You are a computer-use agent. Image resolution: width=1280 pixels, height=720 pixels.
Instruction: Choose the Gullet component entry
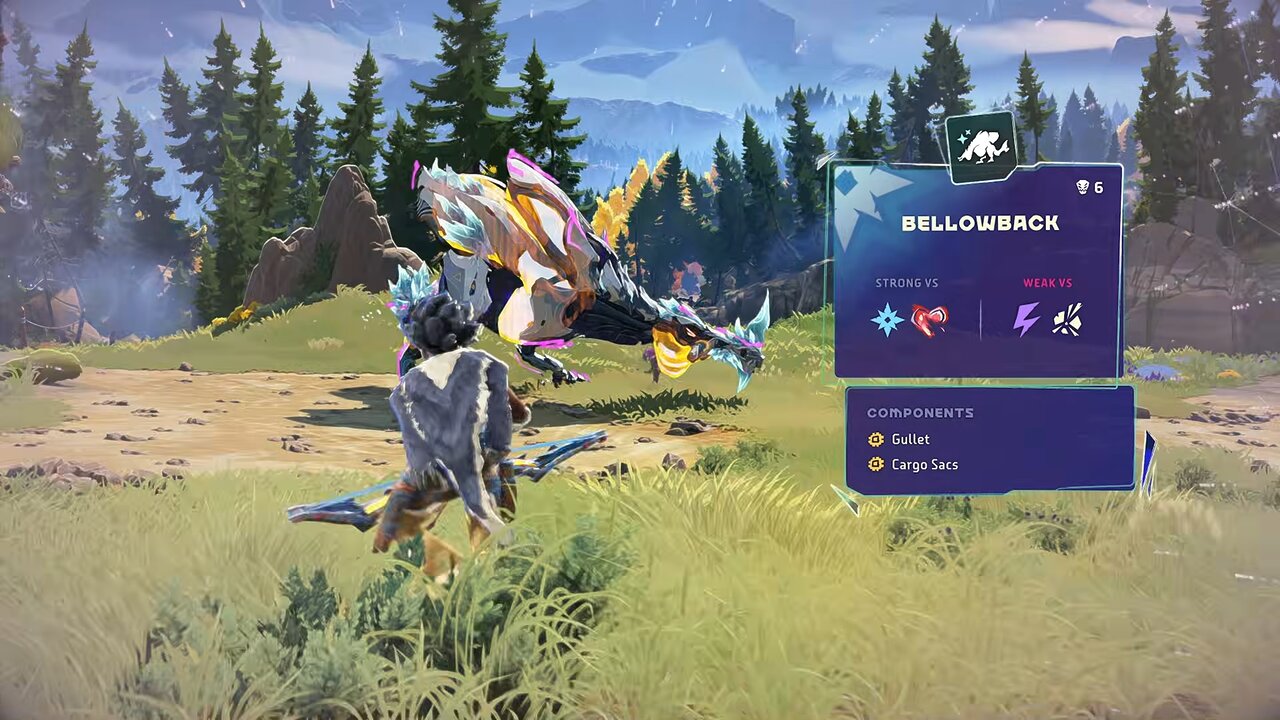pos(909,439)
